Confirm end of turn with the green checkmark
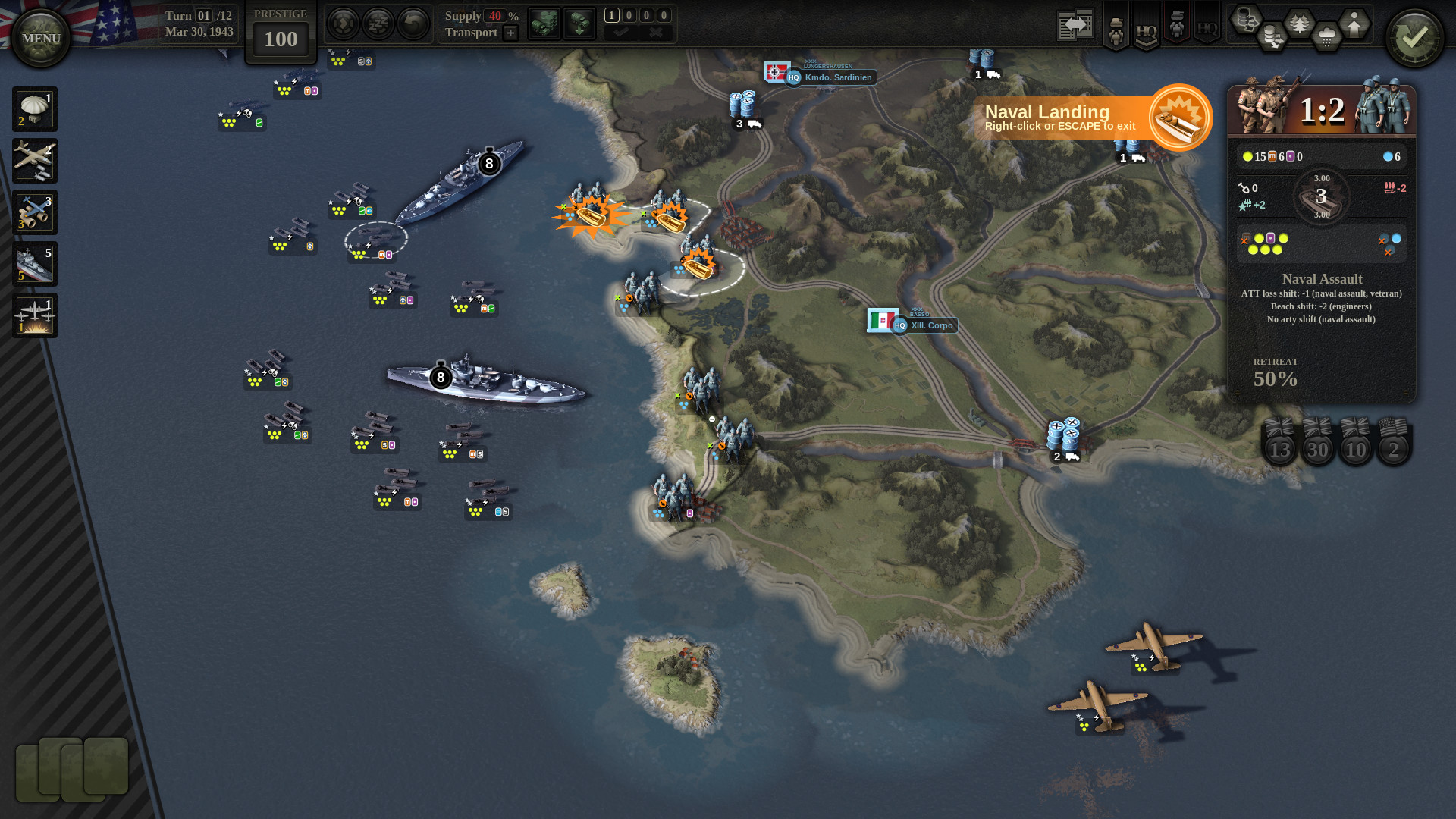The image size is (1456, 819). 1414,34
